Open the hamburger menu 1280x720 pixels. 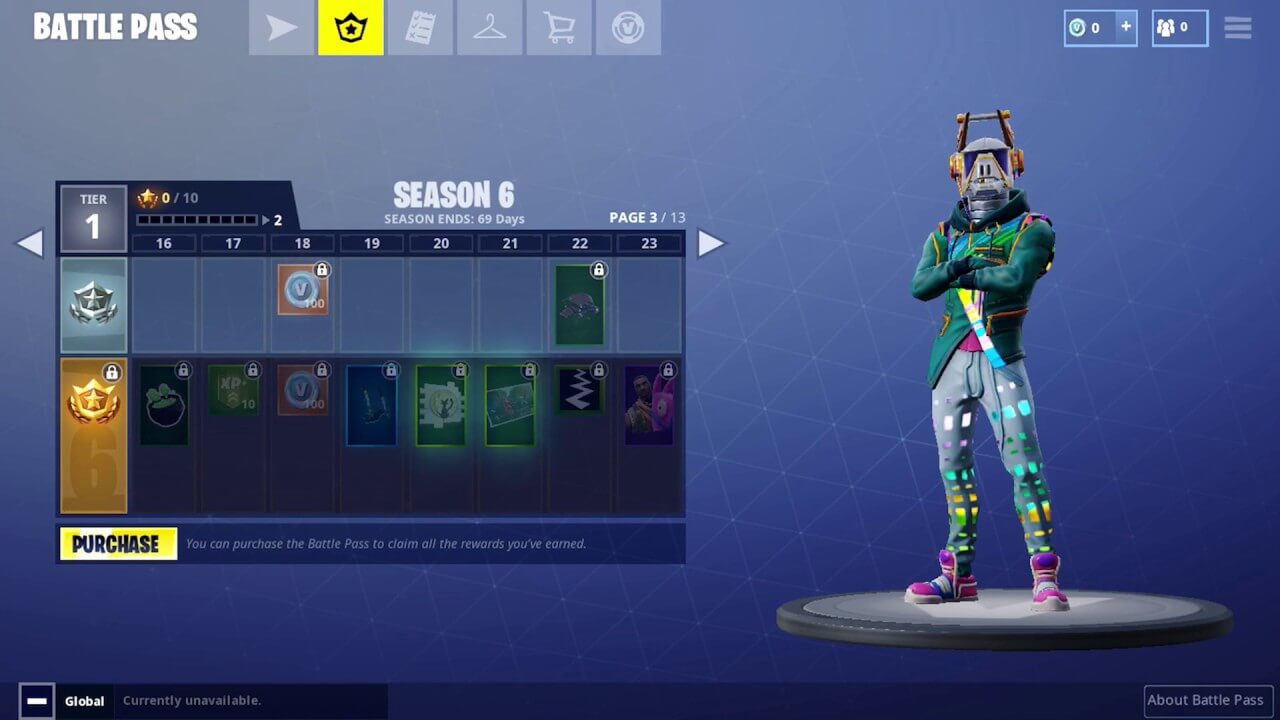coord(1237,27)
